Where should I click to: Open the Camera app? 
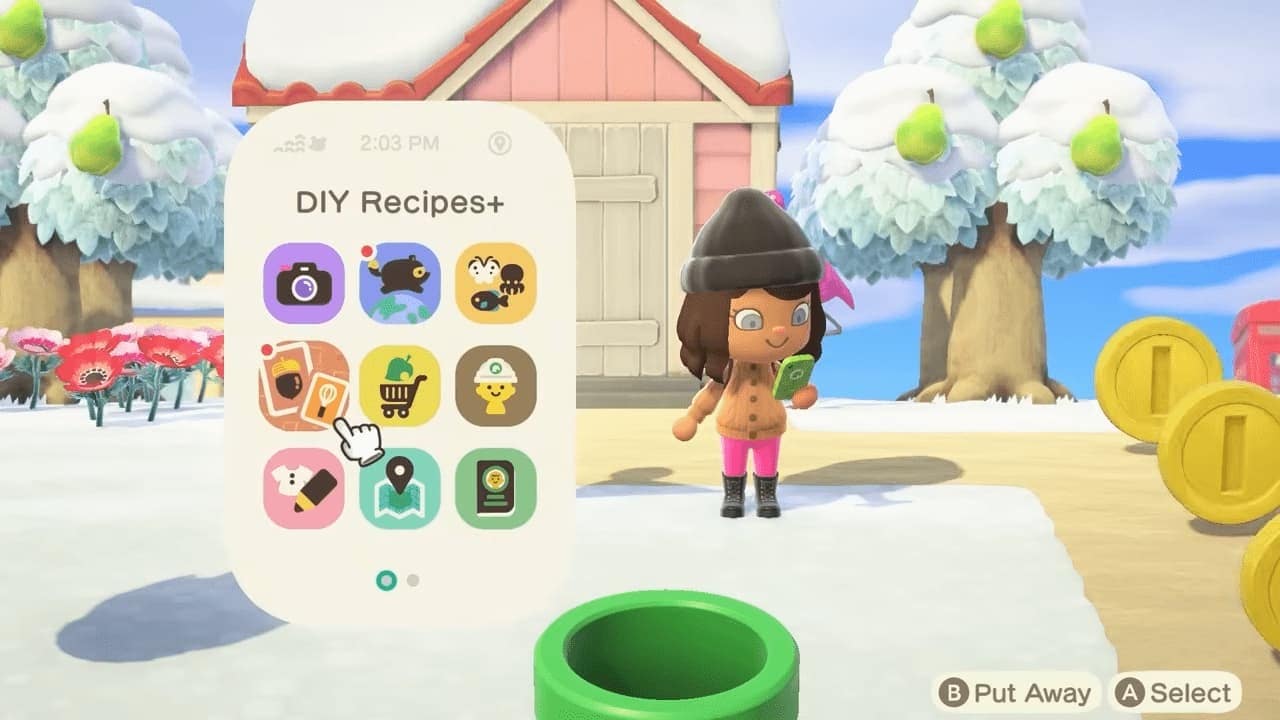coord(304,283)
